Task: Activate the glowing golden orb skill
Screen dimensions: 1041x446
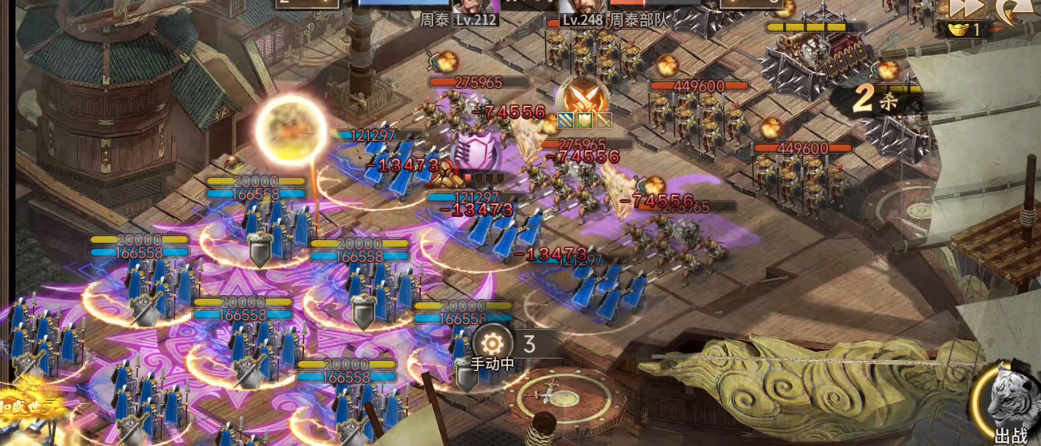Action: tap(291, 128)
